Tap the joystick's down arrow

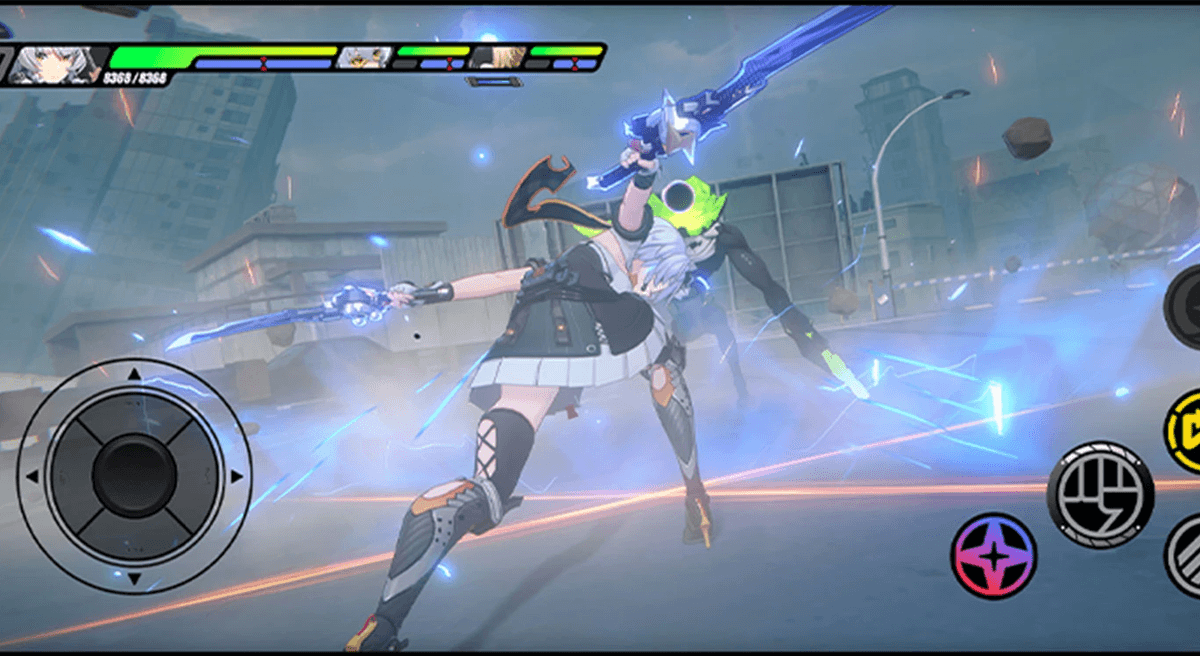pos(134,577)
